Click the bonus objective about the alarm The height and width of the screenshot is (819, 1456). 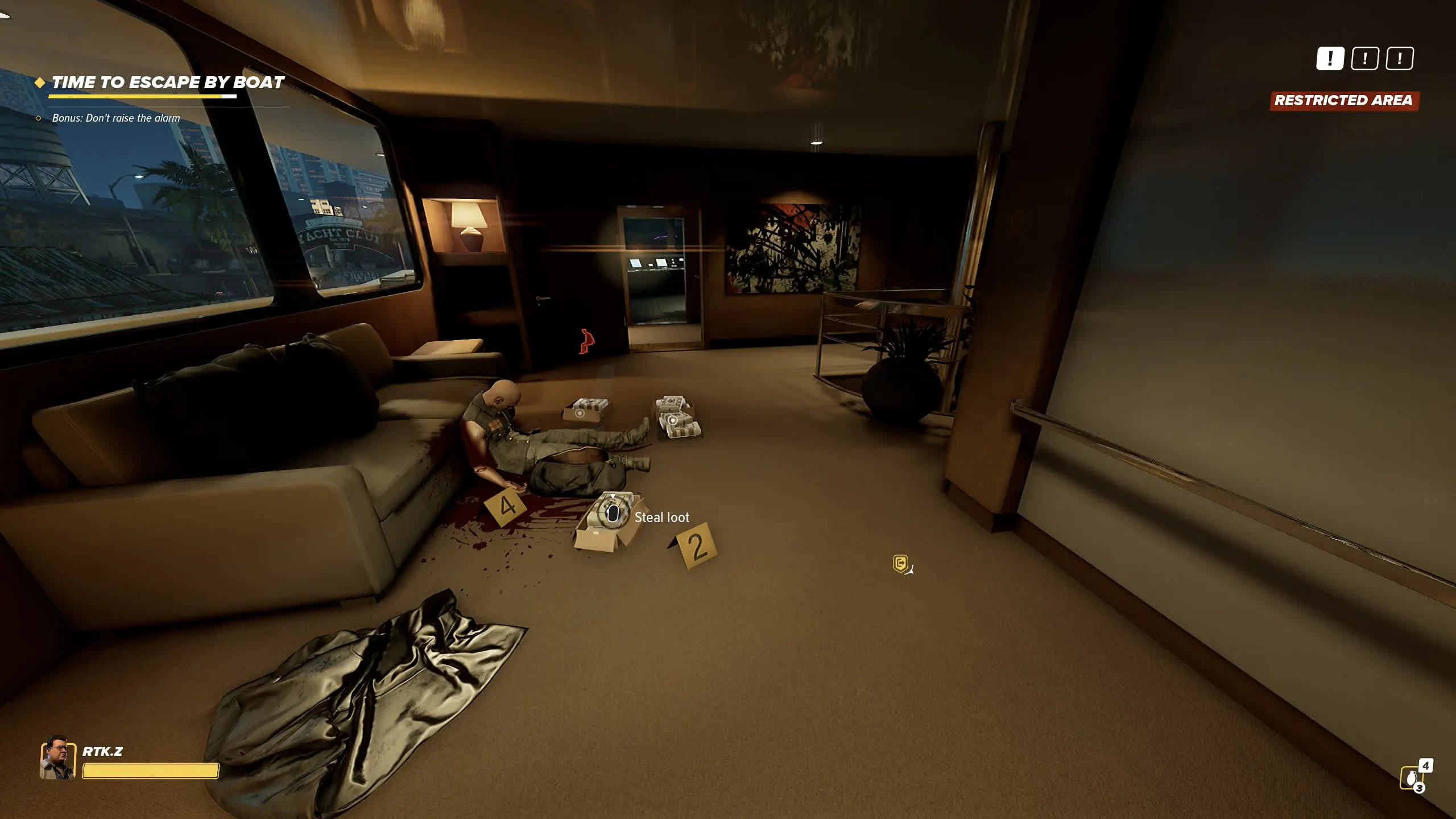point(115,118)
